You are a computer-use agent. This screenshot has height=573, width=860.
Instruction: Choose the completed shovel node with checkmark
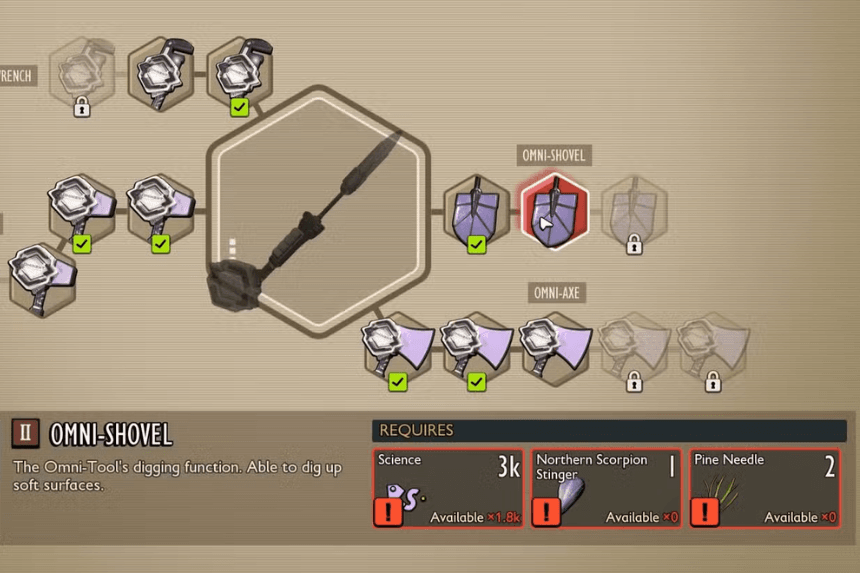(476, 210)
